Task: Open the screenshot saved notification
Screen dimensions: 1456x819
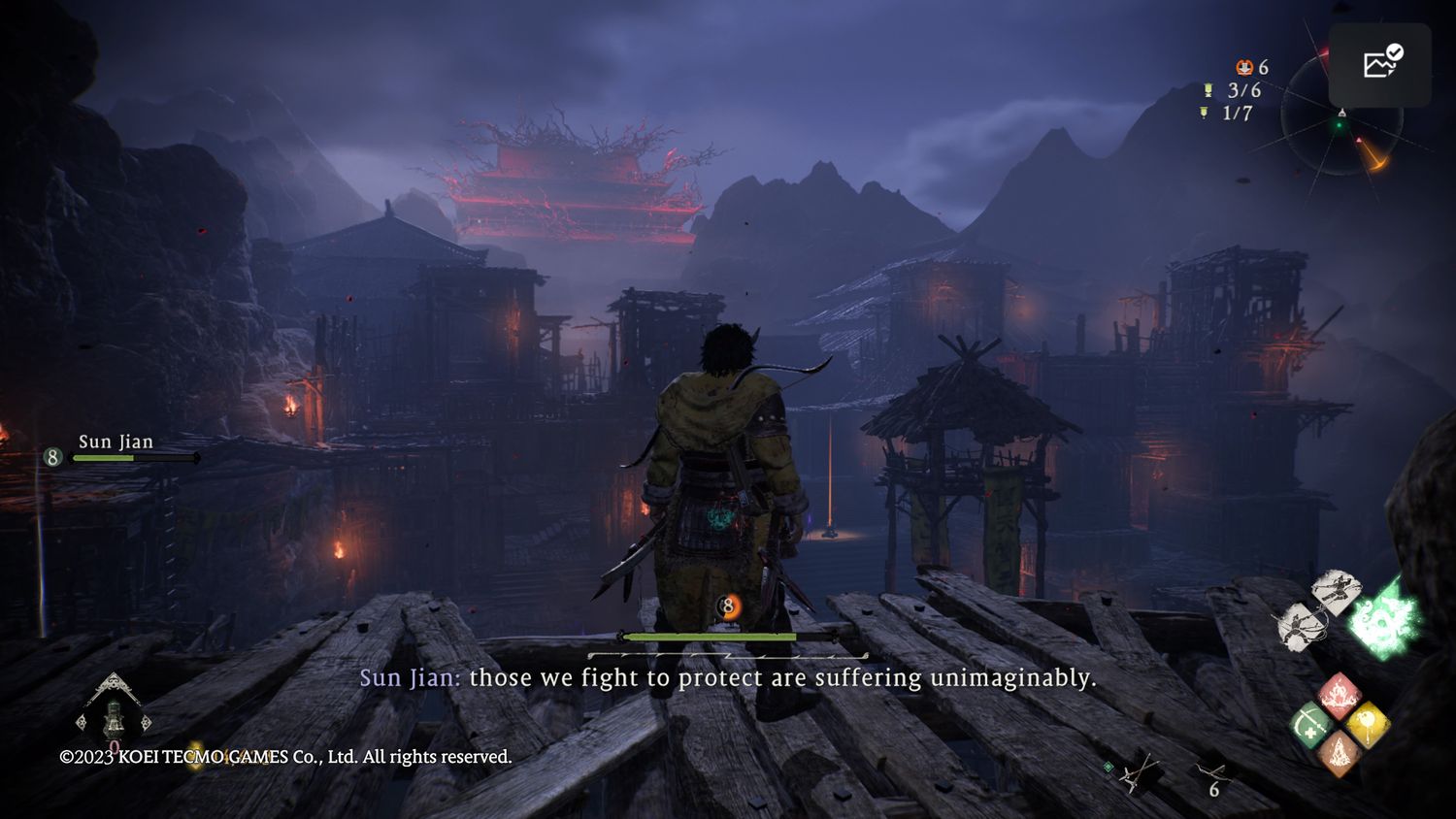Action: point(1379,64)
